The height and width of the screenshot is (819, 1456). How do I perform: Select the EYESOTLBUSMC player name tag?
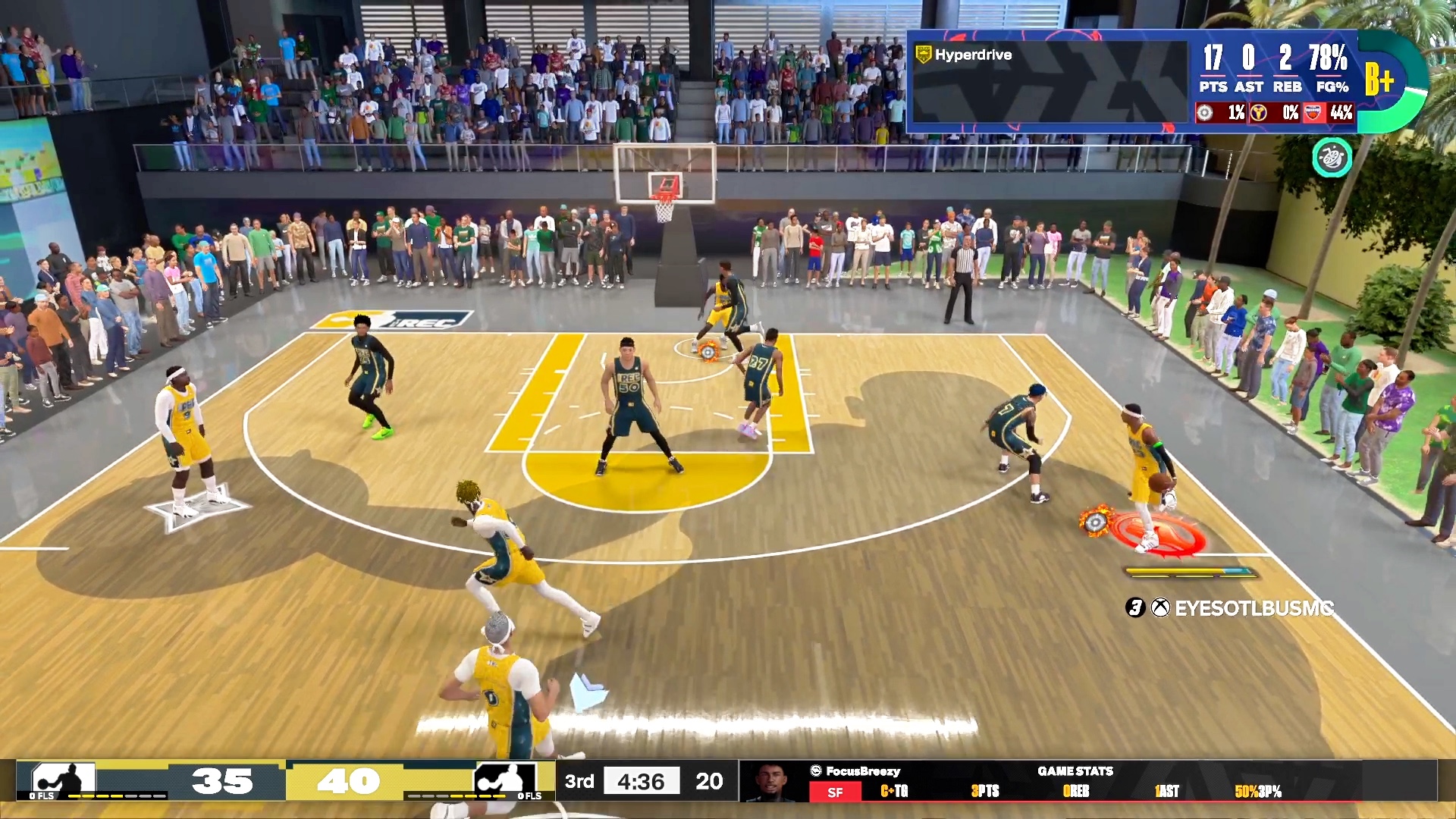click(x=1253, y=607)
